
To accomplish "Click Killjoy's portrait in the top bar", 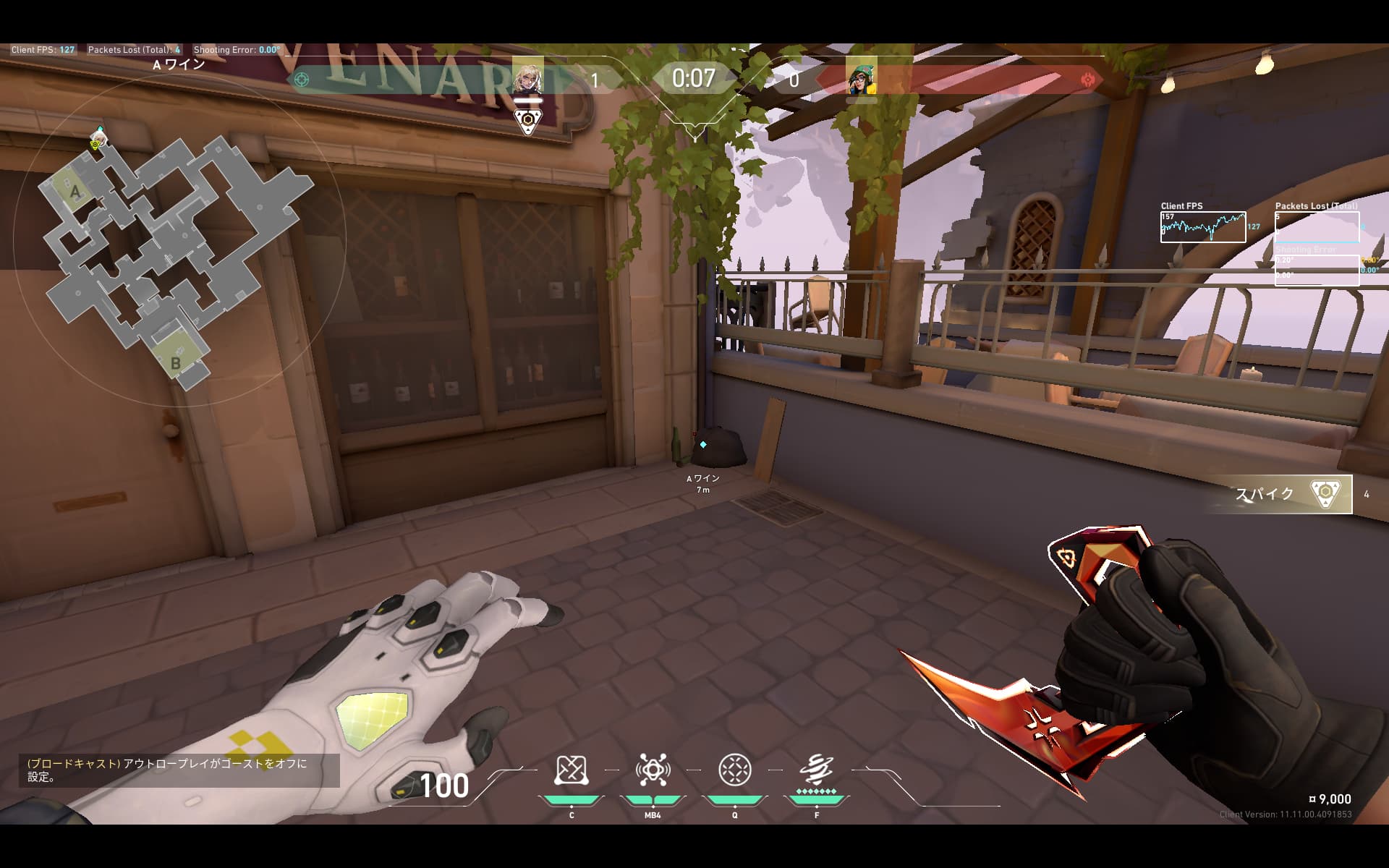I will pyautogui.click(x=861, y=77).
